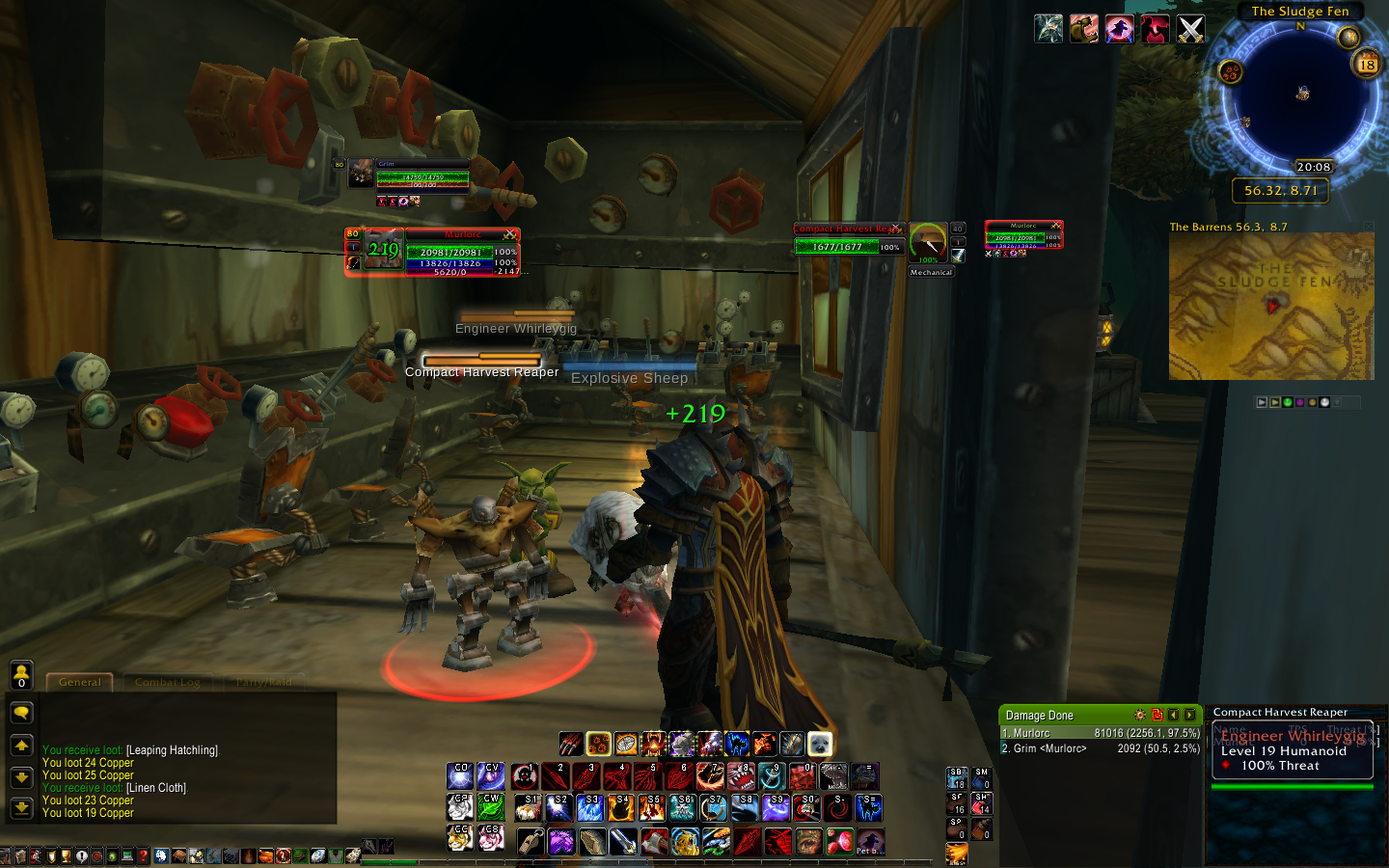Click the red report icon on the Damage Done header

click(x=1158, y=715)
